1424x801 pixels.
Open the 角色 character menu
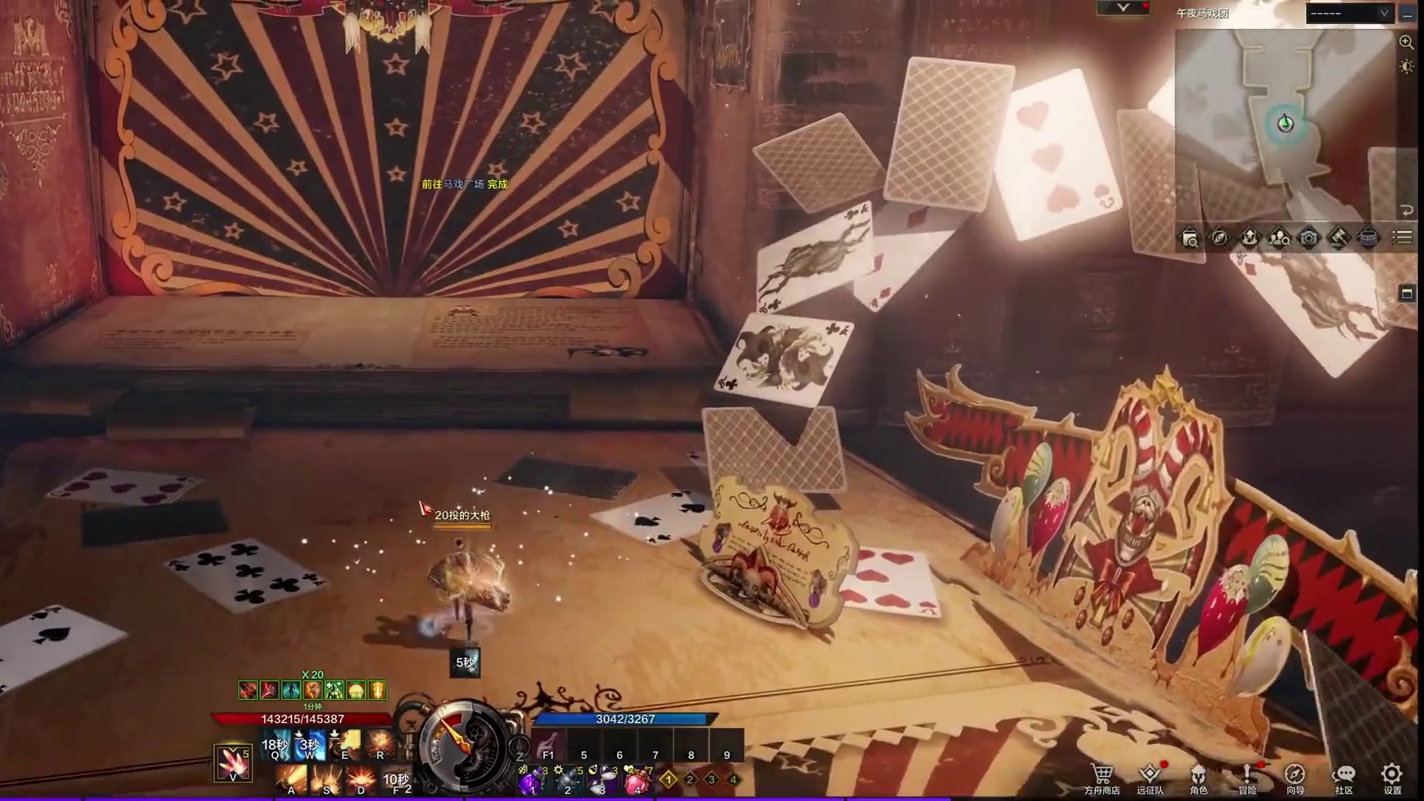1198,776
